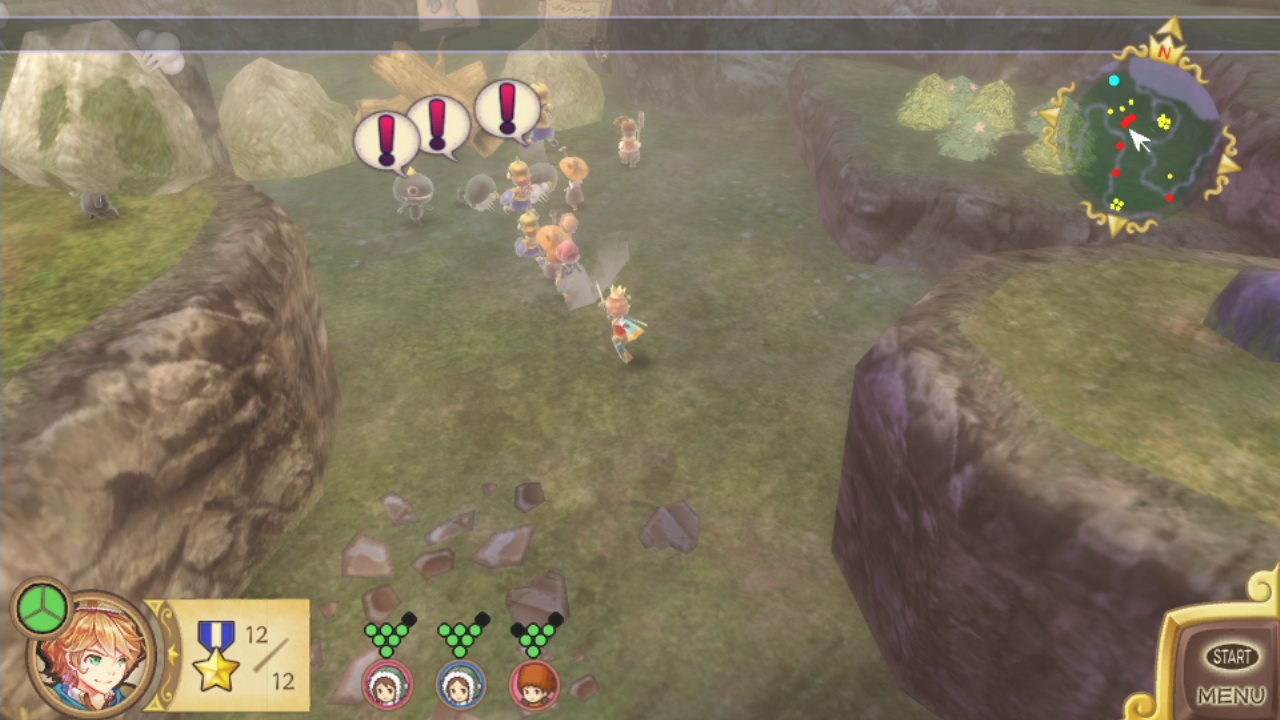The height and width of the screenshot is (720, 1280).
Task: Select the red-haired follower portrait
Action: pyautogui.click(x=534, y=685)
